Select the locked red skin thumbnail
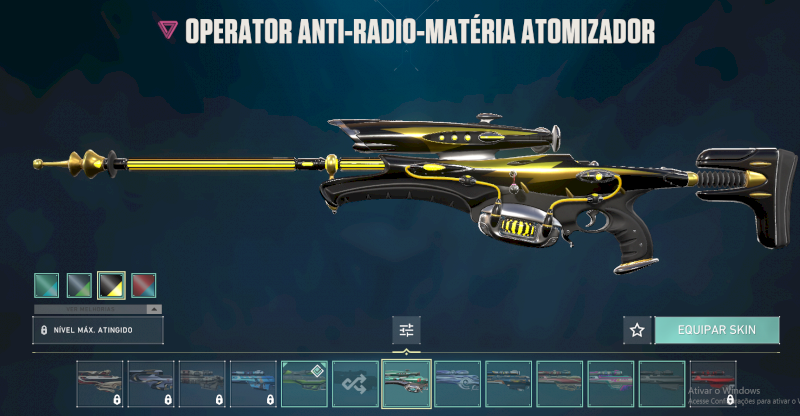The width and height of the screenshot is (800, 416). (712, 383)
